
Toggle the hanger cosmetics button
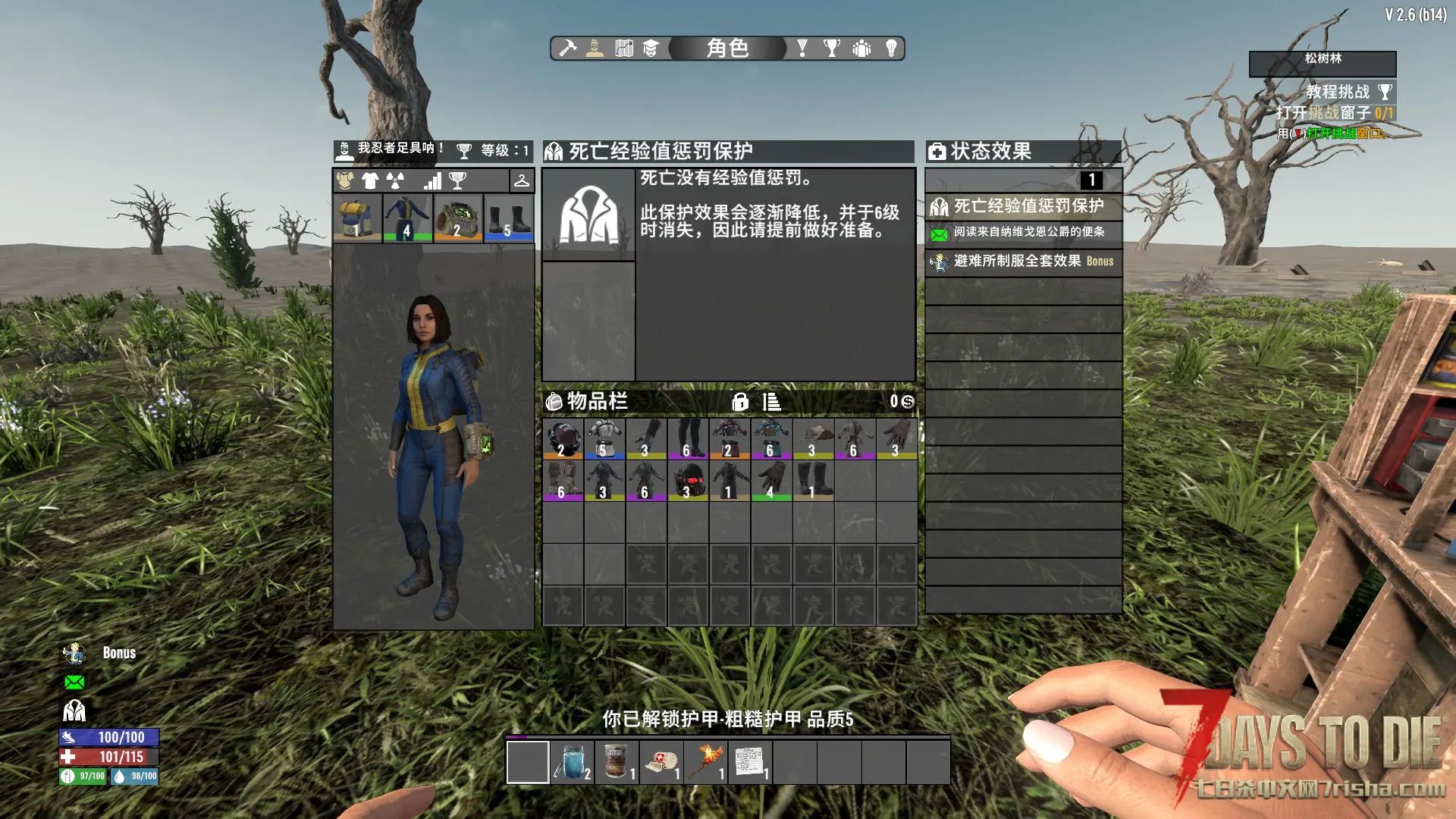point(522,180)
